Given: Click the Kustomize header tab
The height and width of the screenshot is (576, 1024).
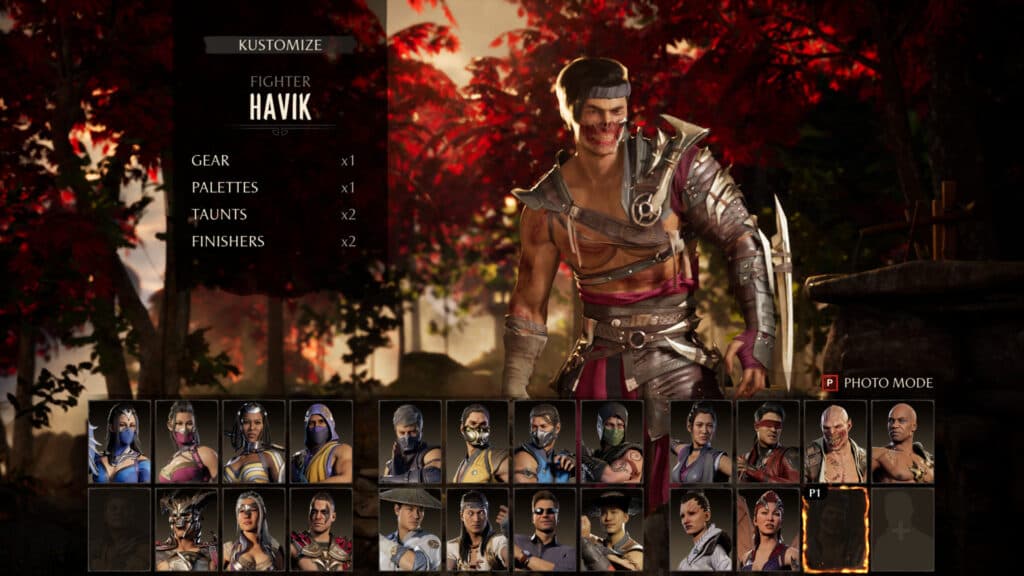Looking at the screenshot, I should pyautogui.click(x=280, y=45).
